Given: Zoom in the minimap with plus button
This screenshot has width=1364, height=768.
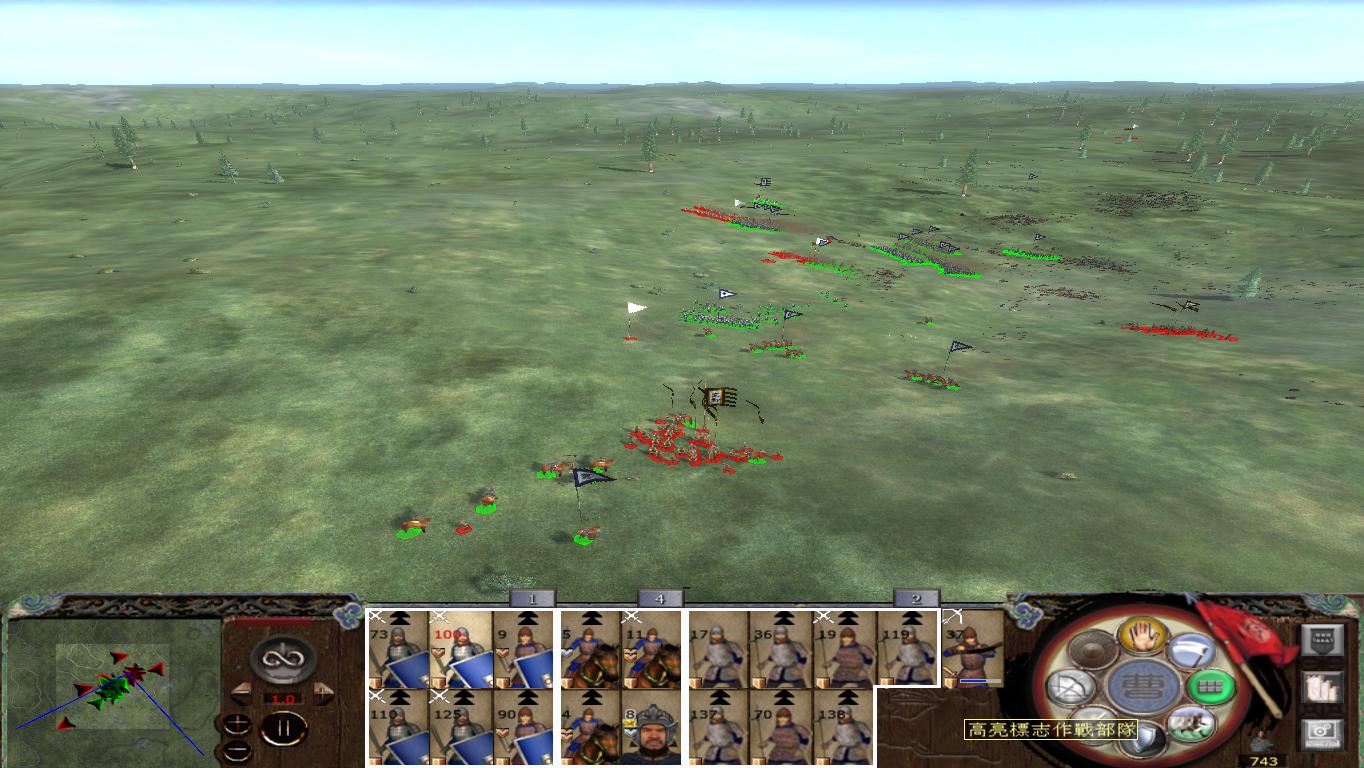Looking at the screenshot, I should 237,724.
